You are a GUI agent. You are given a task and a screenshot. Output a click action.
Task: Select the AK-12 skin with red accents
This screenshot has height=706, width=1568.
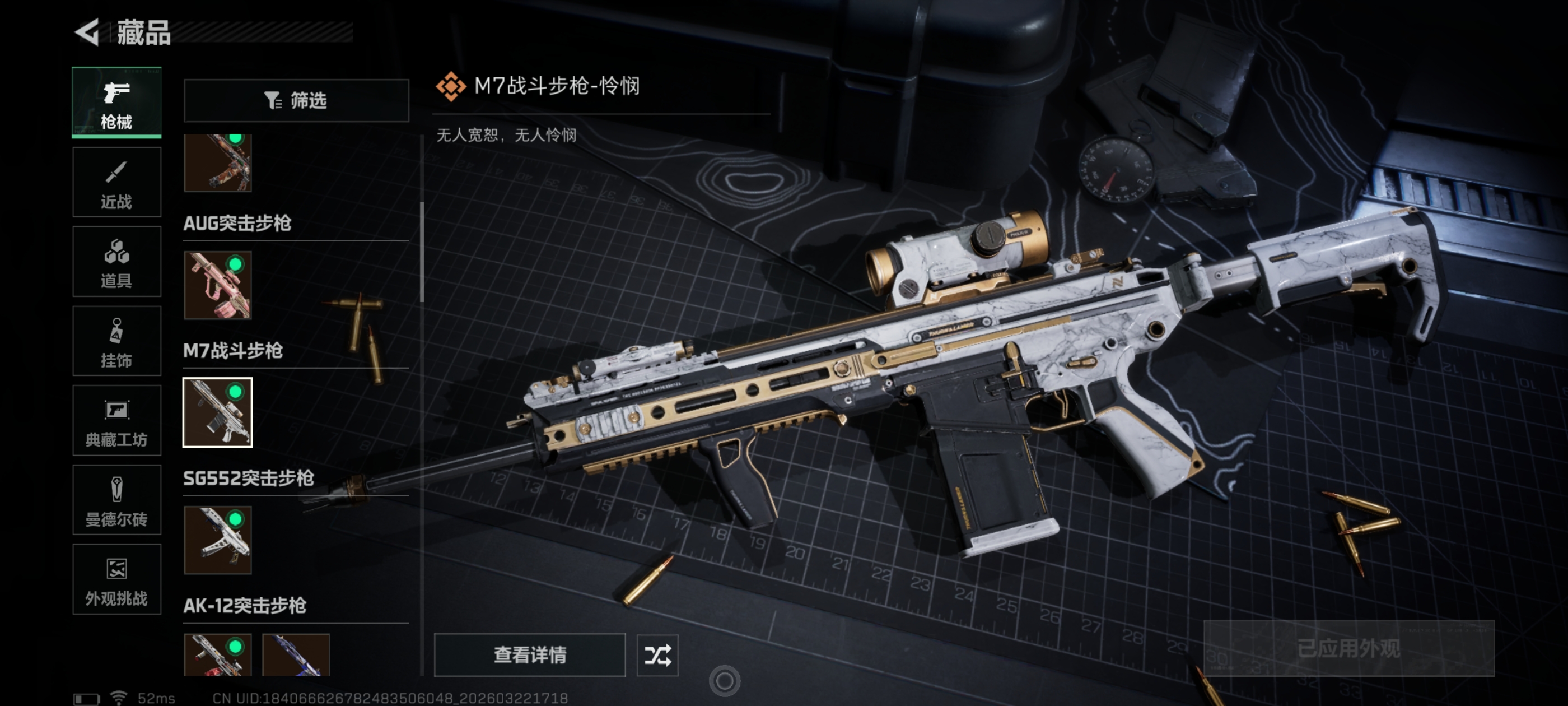218,654
